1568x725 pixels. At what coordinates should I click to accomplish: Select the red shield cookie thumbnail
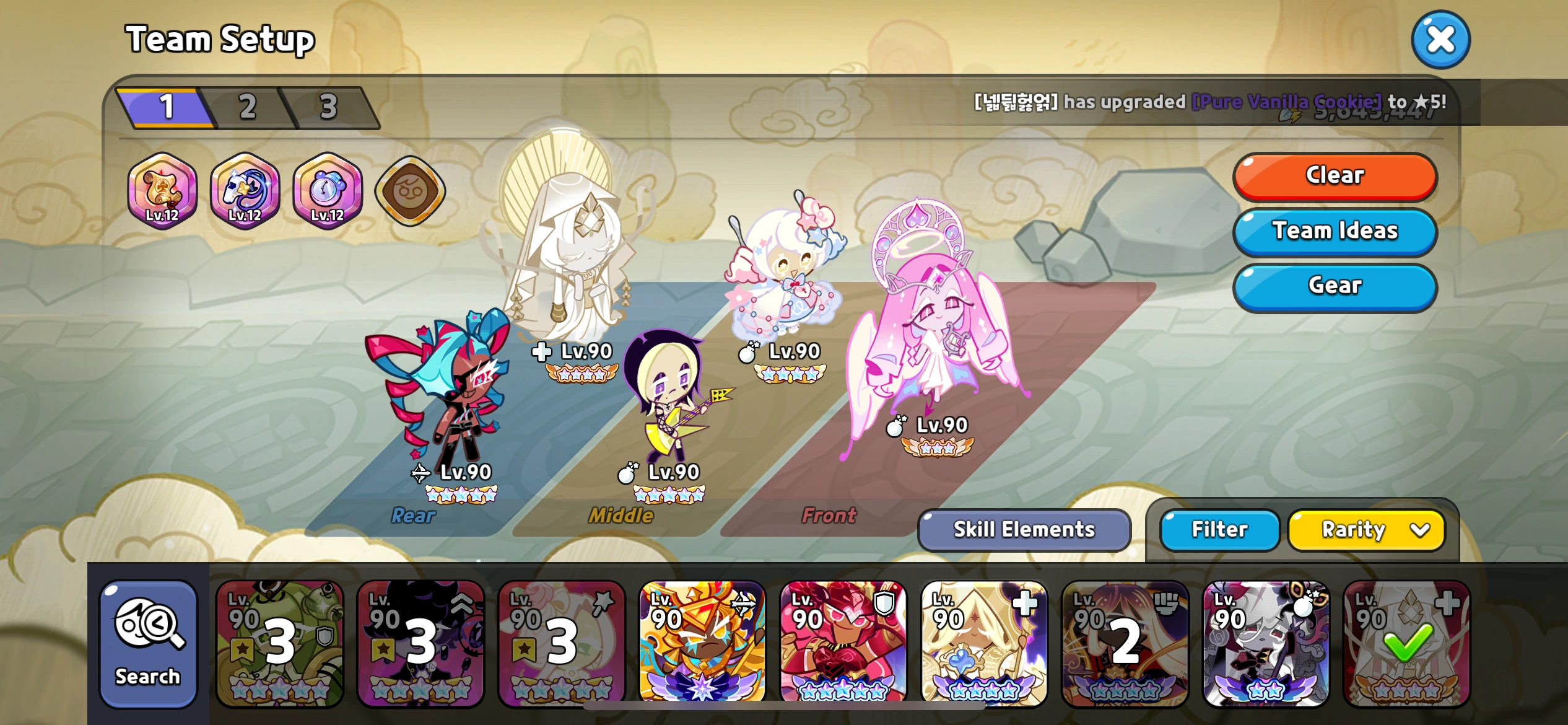[x=844, y=644]
